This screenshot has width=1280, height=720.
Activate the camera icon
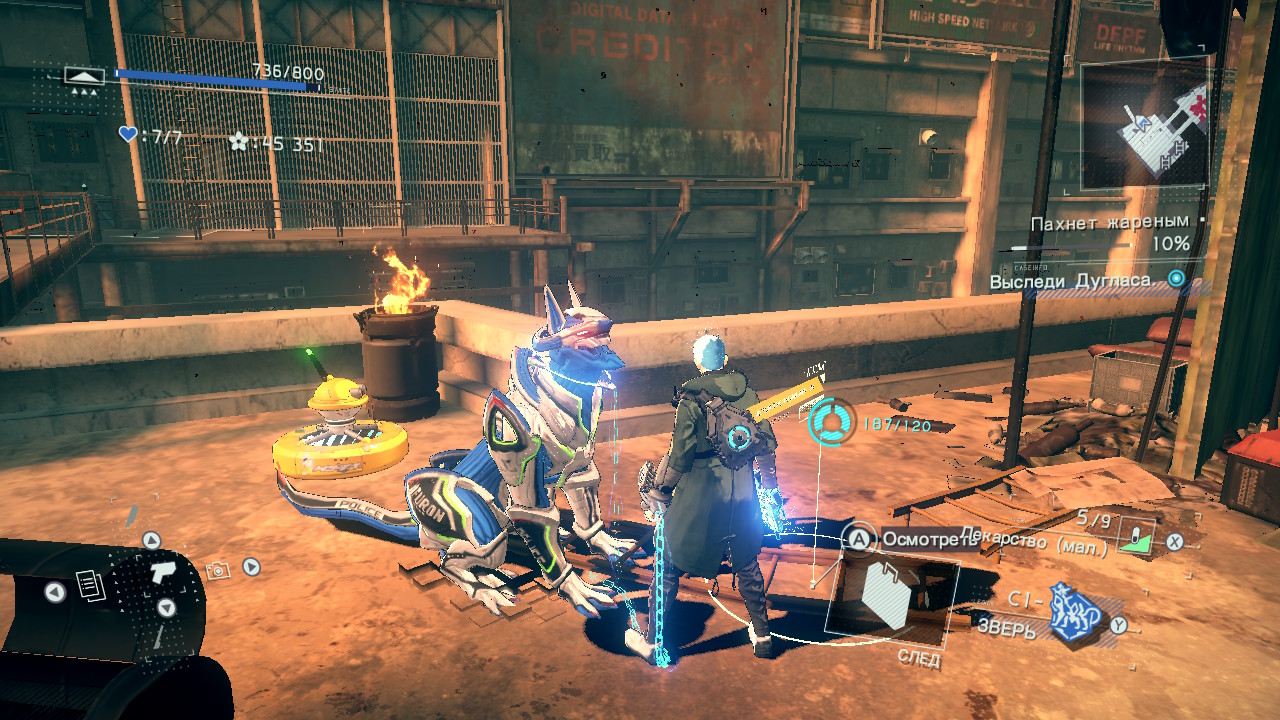[x=217, y=570]
